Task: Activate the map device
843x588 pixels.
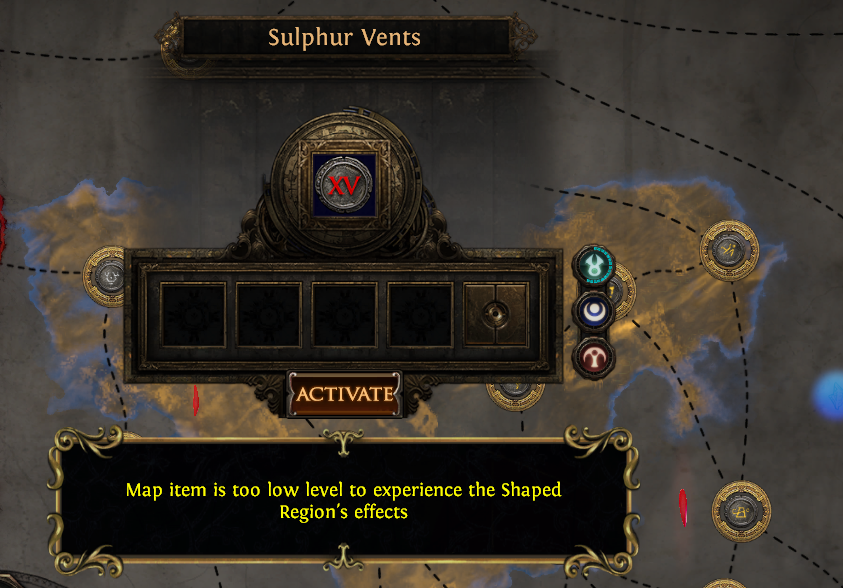Action: click(x=344, y=394)
